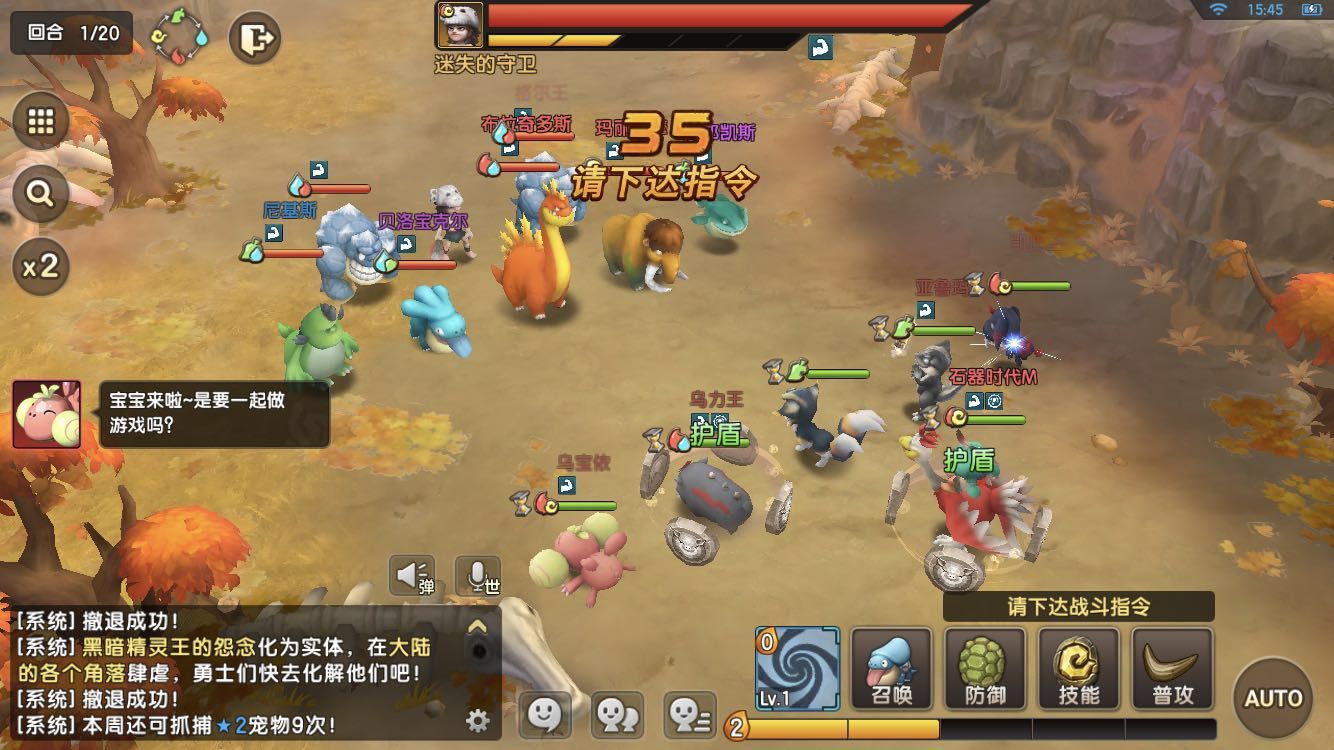The height and width of the screenshot is (750, 1334).
Task: Open the smiley emoji chat button
Action: coord(544,713)
